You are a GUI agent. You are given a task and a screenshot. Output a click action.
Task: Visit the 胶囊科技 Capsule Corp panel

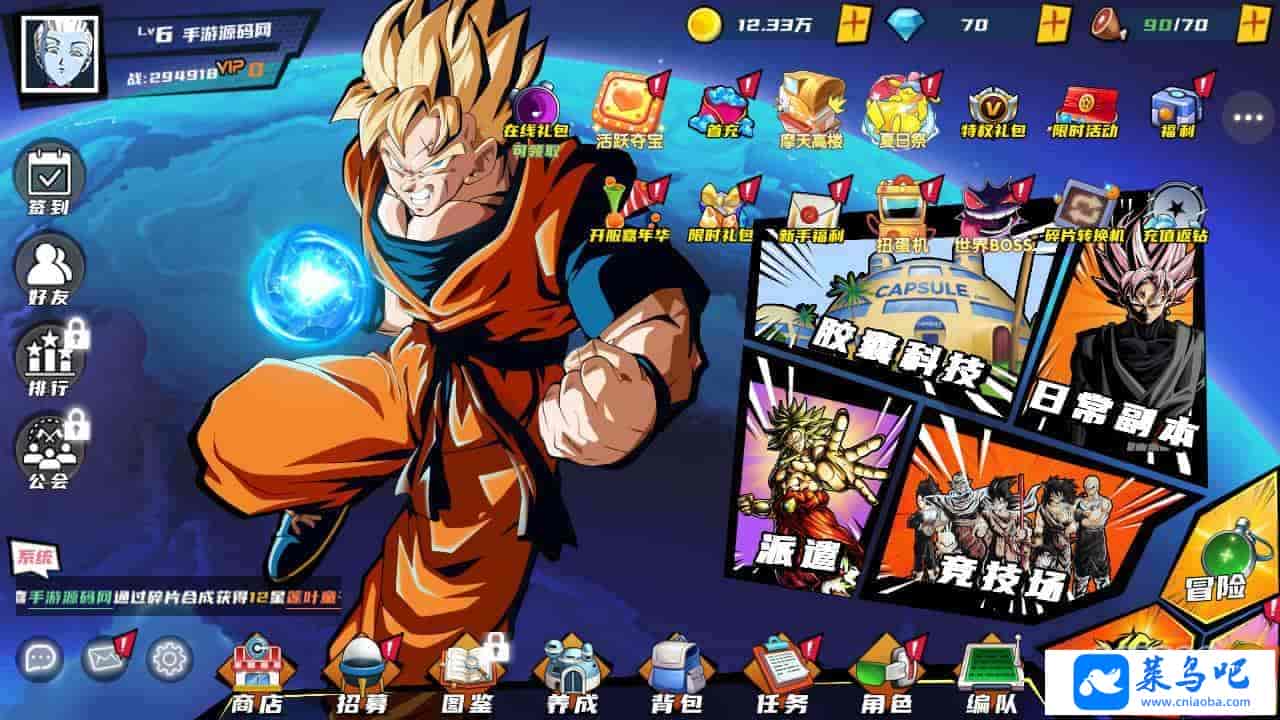[890, 320]
